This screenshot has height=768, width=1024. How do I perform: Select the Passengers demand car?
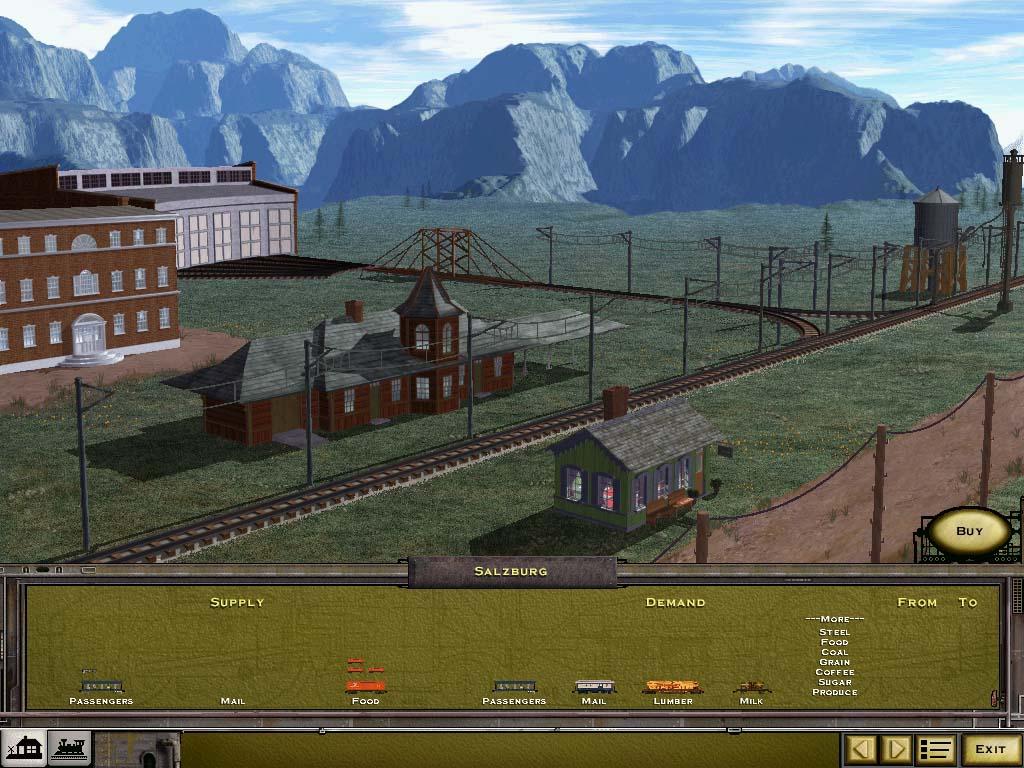click(514, 687)
